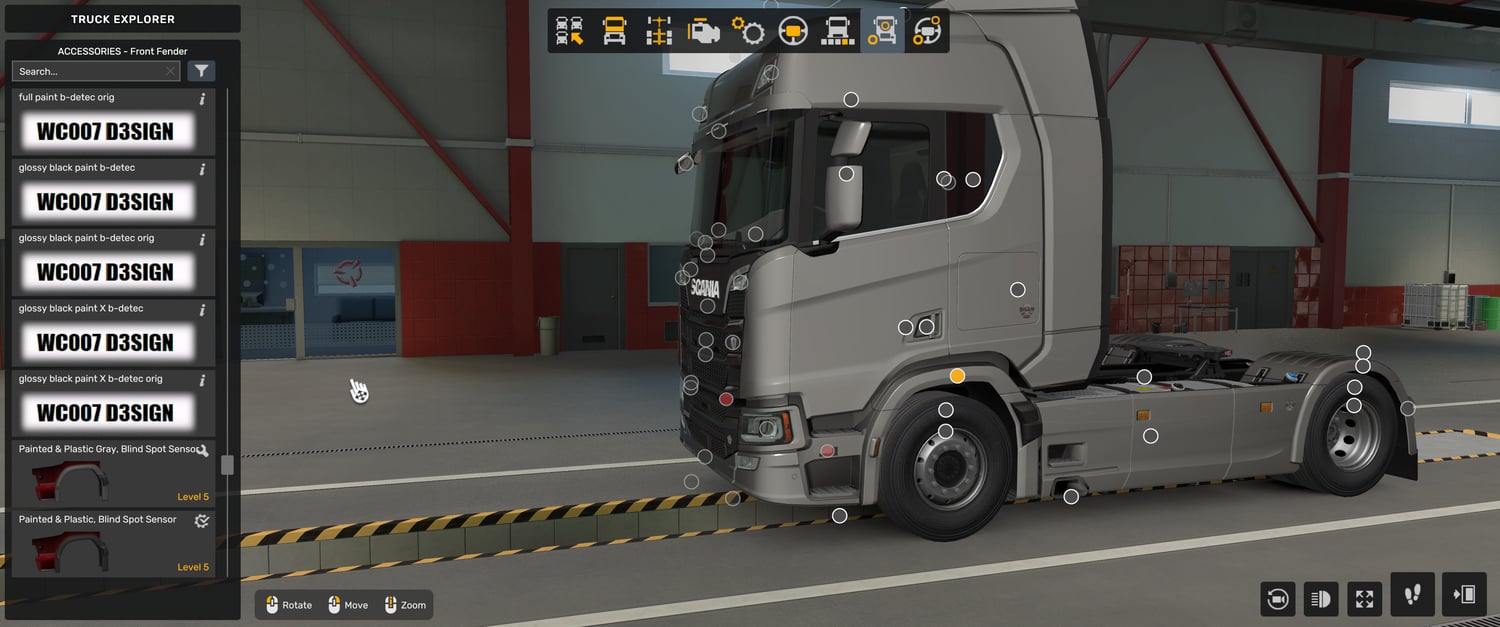Screen dimensions: 1500x627
Task: Open the truck selection toolbar icon
Action: pyautogui.click(x=570, y=32)
